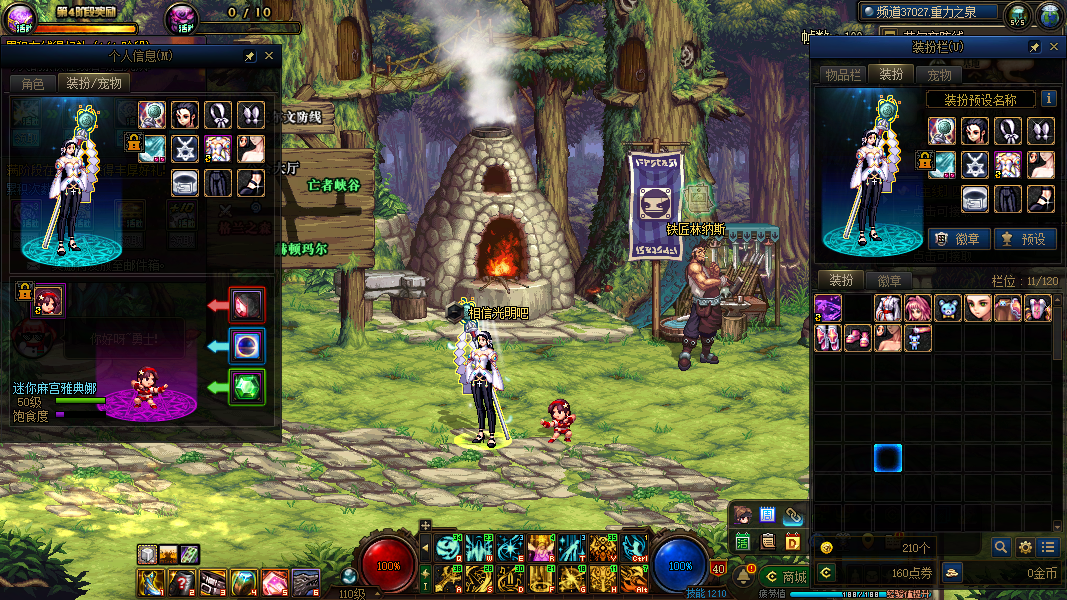Screen dimensions: 1067x600
Task: Click the notification bell icon
Action: (x=745, y=574)
